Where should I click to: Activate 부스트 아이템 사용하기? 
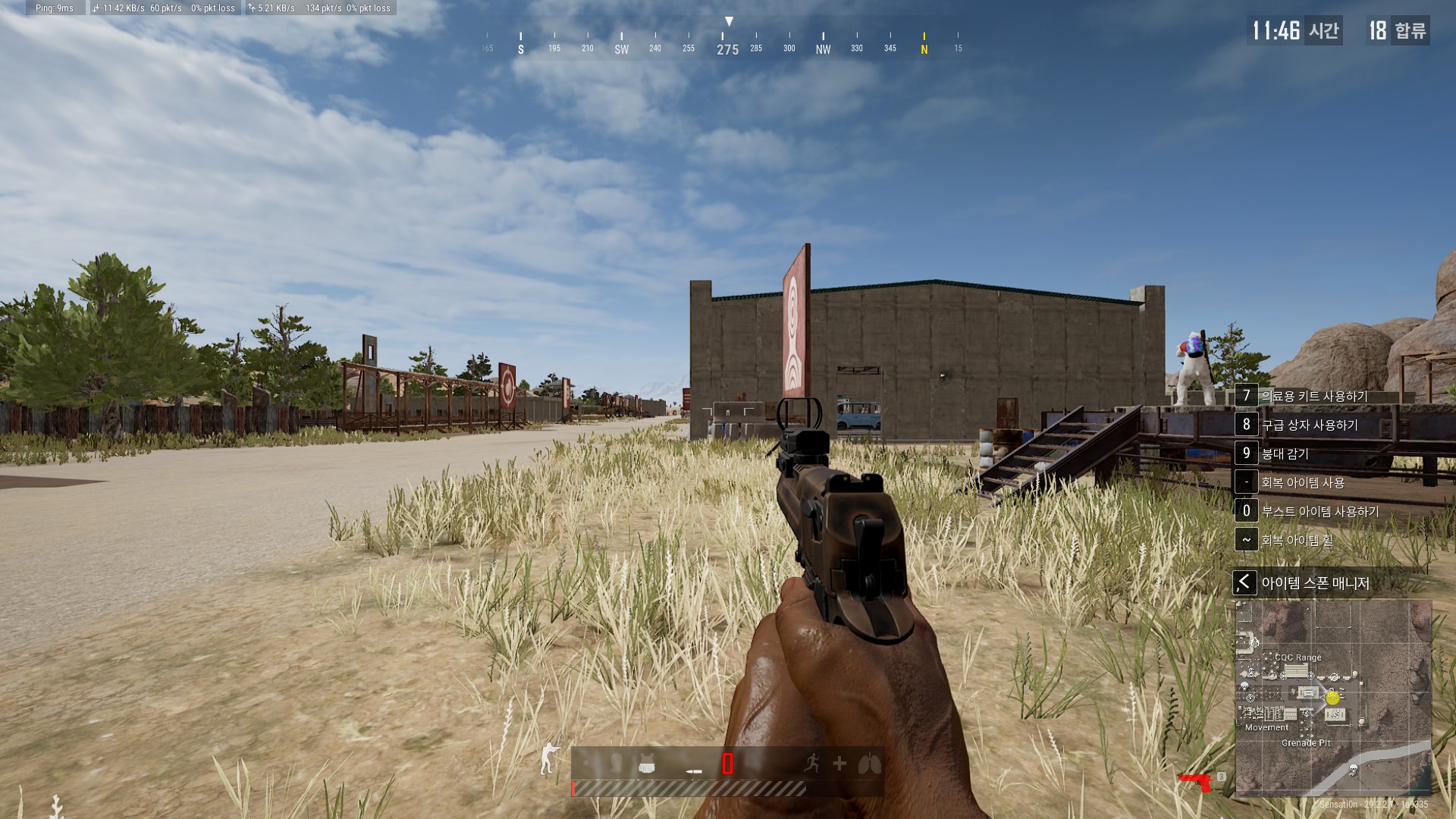pyautogui.click(x=1319, y=511)
